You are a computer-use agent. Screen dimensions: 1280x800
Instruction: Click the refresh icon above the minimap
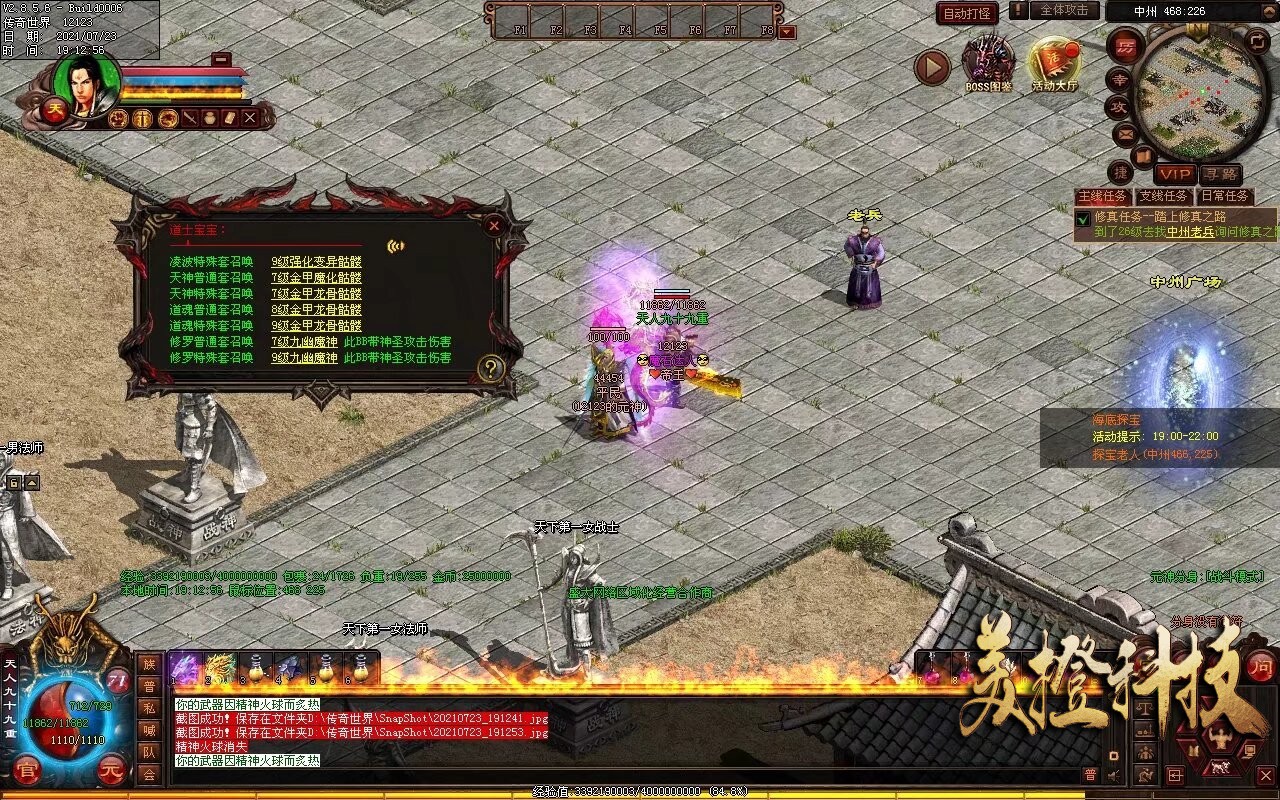coord(1257,41)
